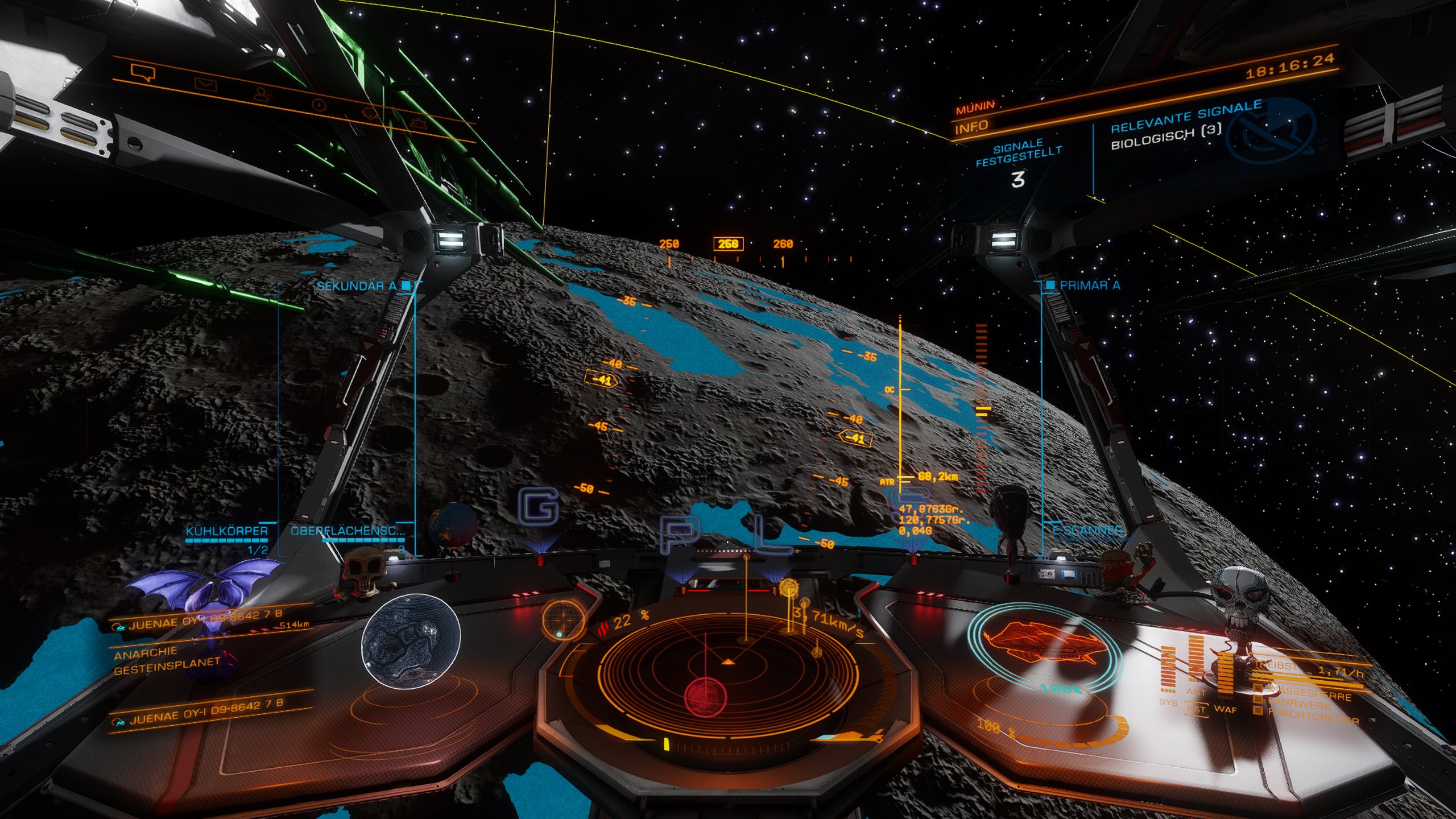Screen dimensions: 1456x819
Task: Select the SYS power distributor column
Action: coord(1168,671)
